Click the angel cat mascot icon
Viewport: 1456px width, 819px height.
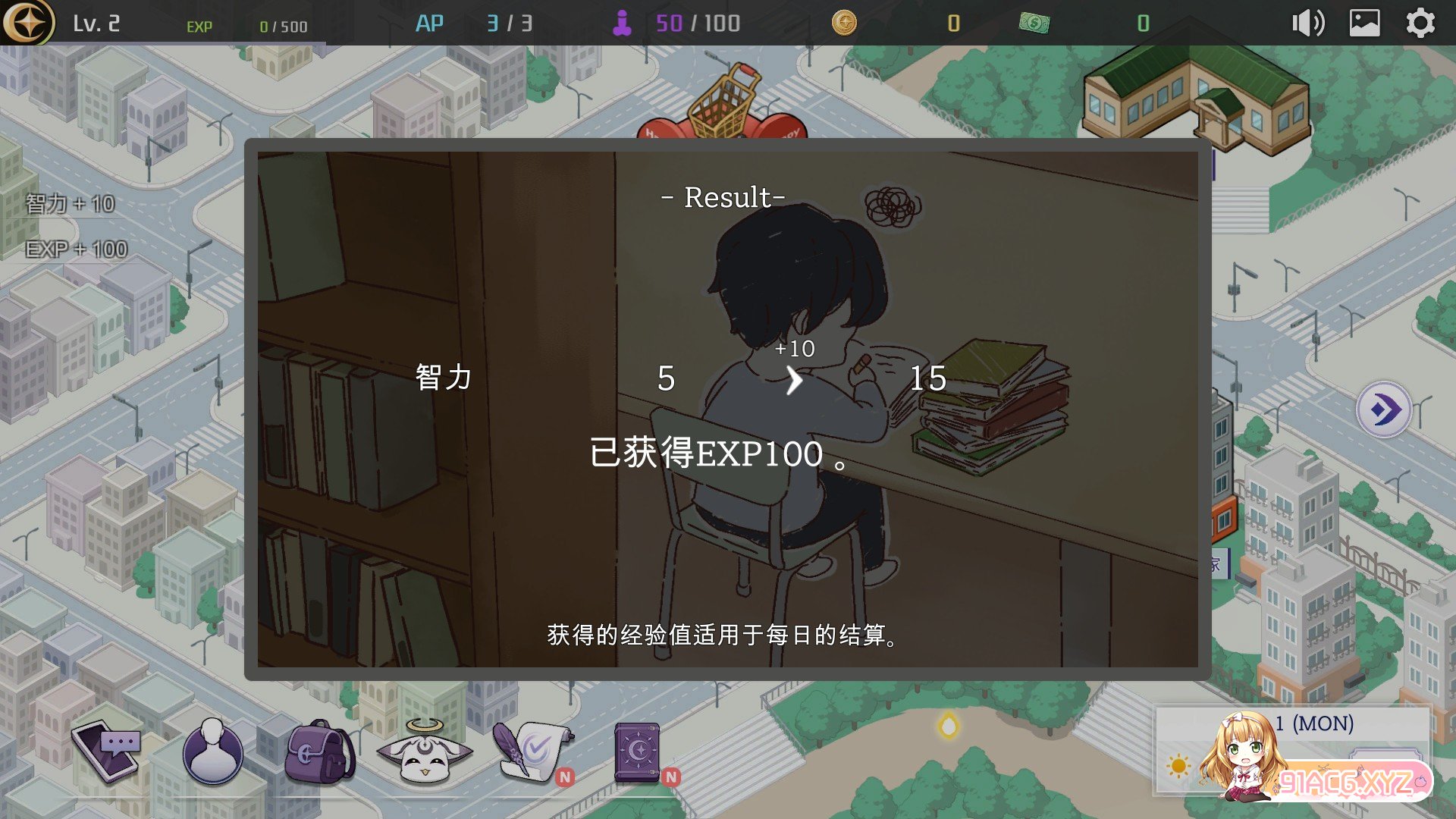425,752
